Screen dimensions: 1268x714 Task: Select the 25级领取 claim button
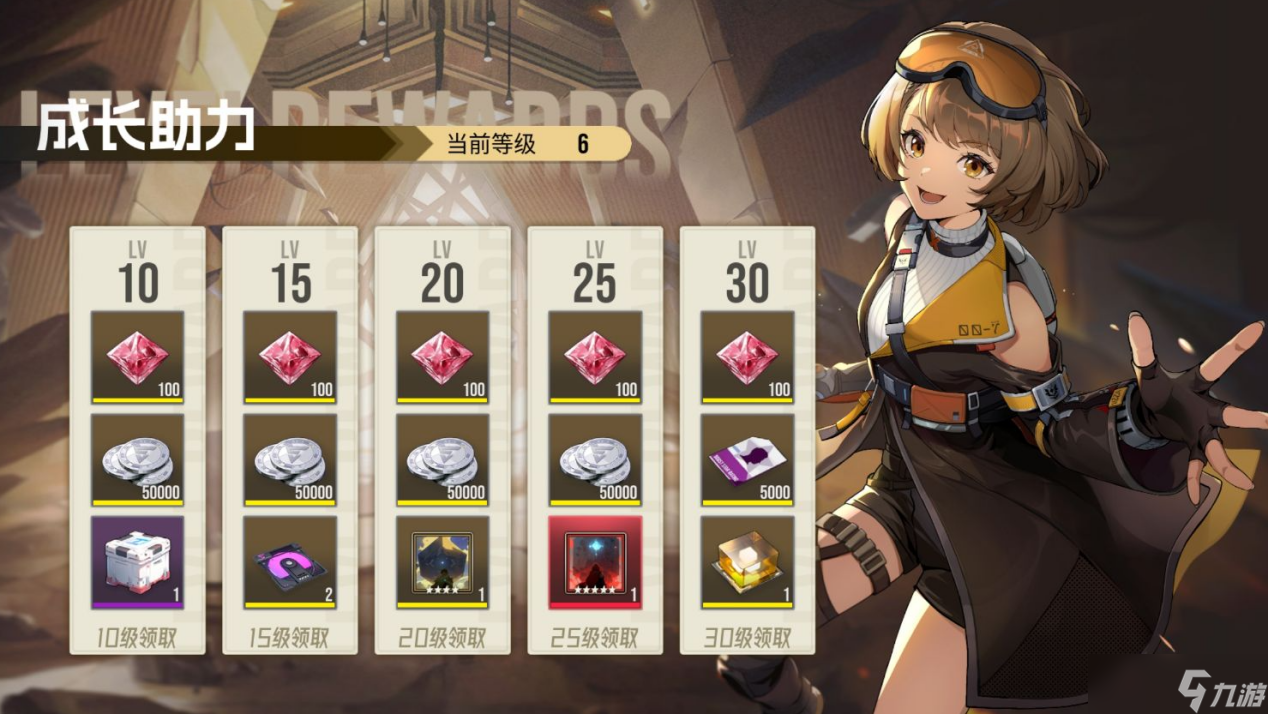point(595,637)
